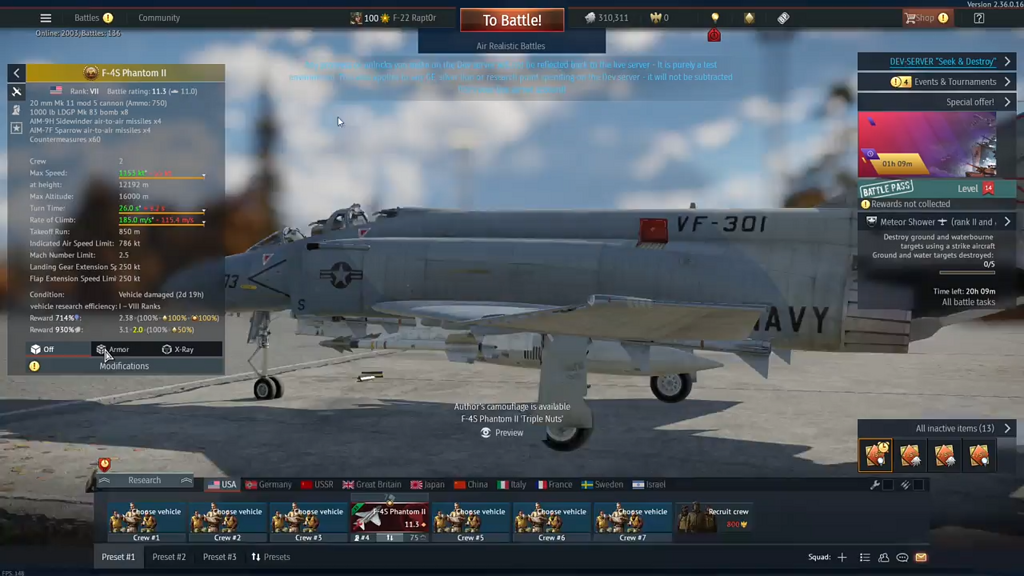1024x576 pixels.
Task: Expand All inactive items list
Action: point(955,428)
